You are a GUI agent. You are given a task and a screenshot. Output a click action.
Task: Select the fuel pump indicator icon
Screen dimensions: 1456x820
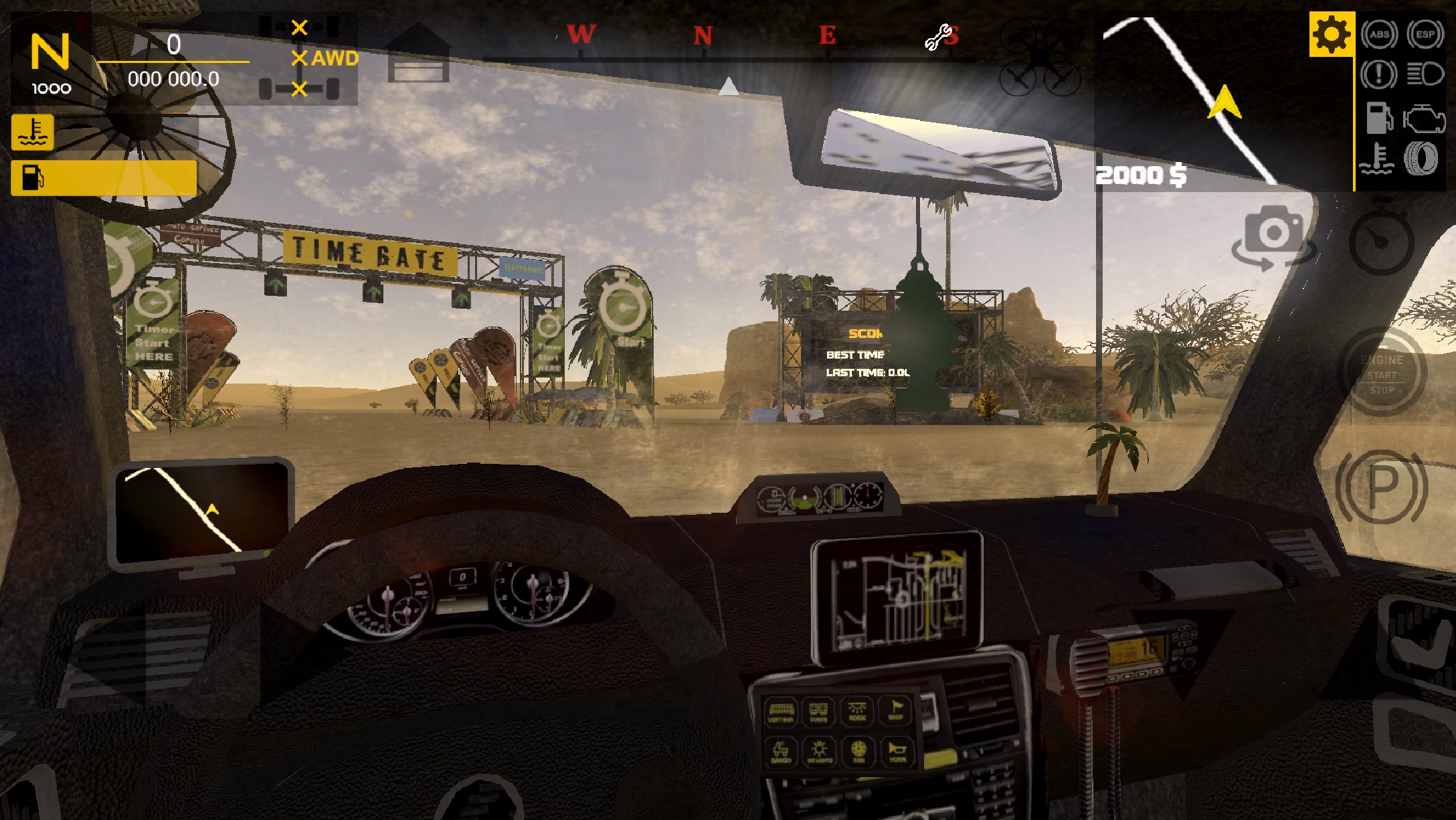tap(1378, 119)
